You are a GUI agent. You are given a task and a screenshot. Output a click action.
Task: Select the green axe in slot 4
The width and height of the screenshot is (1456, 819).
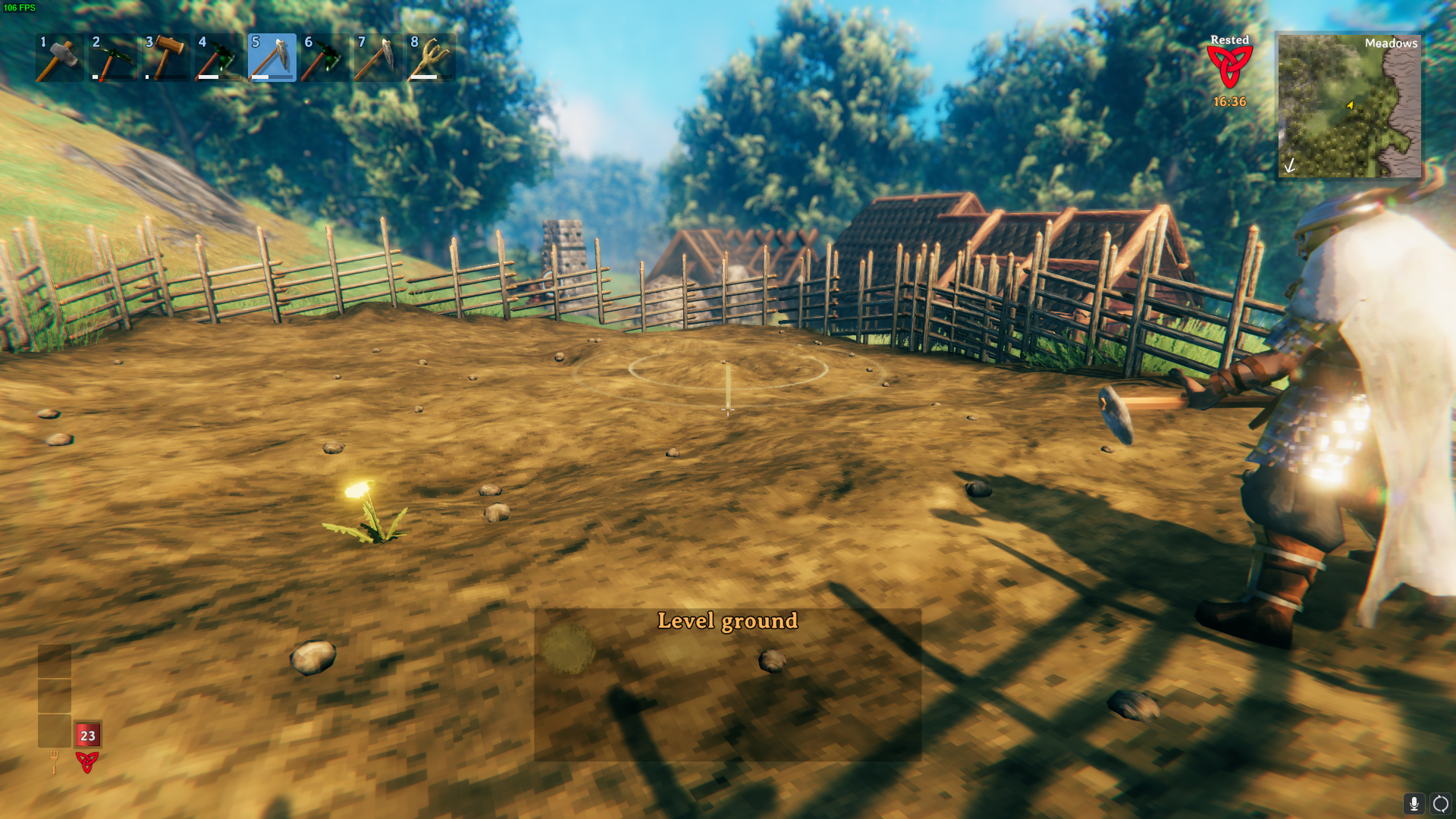click(x=218, y=58)
